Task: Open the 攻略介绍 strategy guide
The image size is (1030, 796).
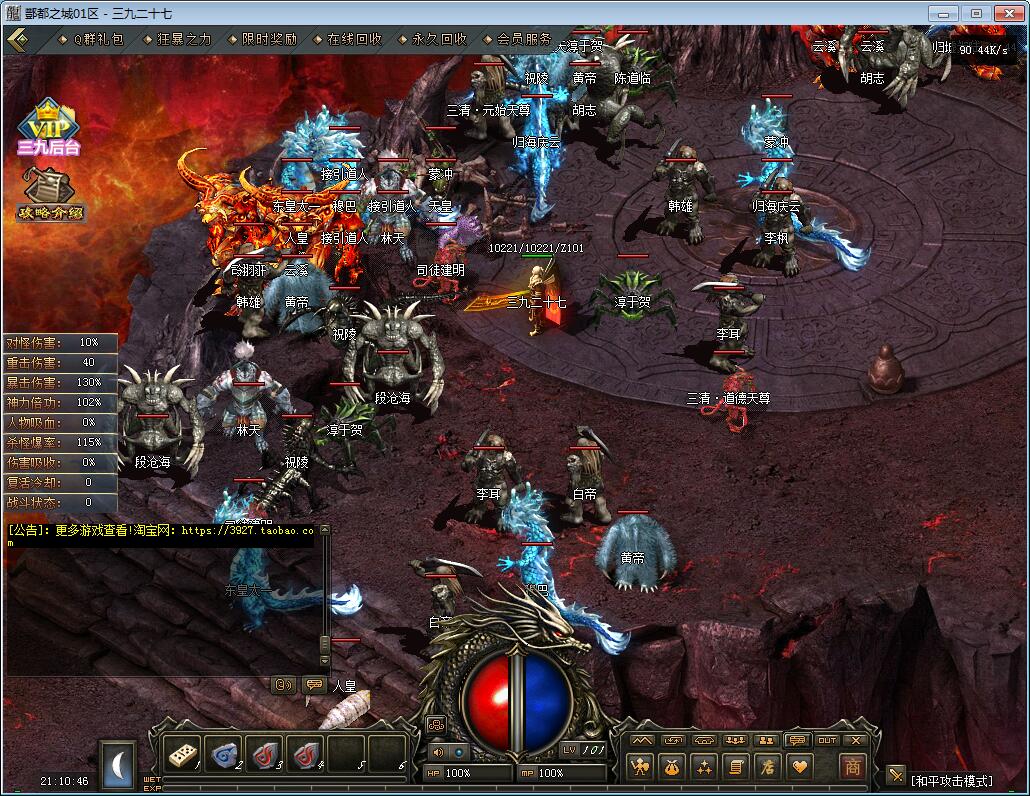Action: click(49, 194)
